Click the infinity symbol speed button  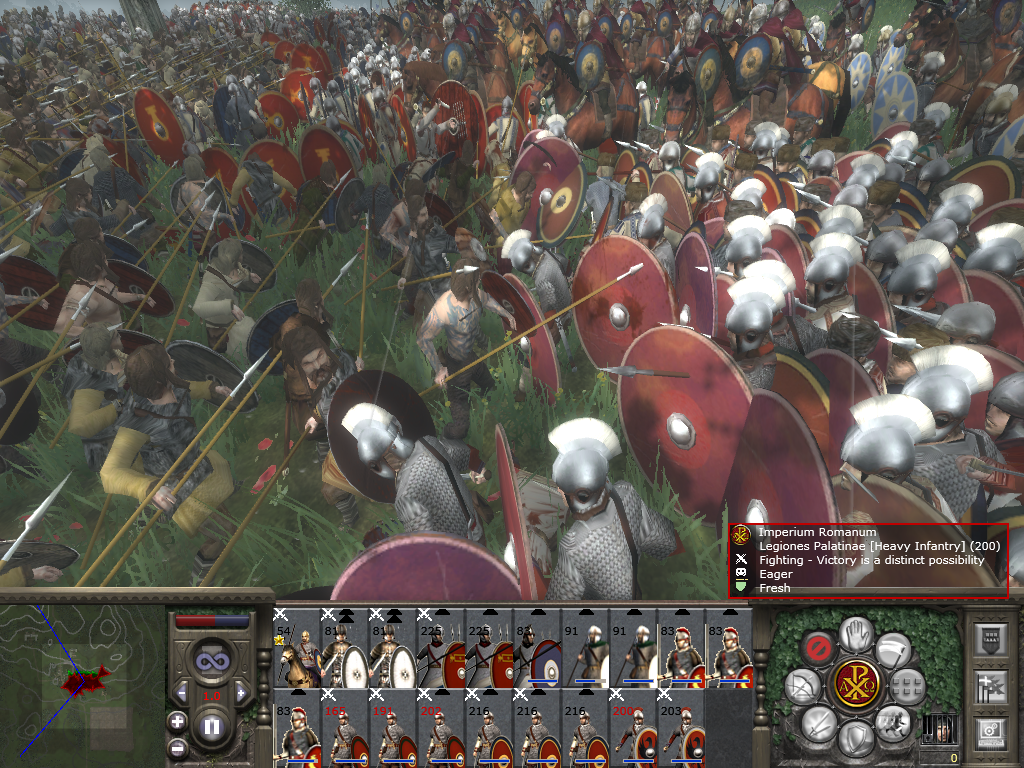(x=211, y=662)
